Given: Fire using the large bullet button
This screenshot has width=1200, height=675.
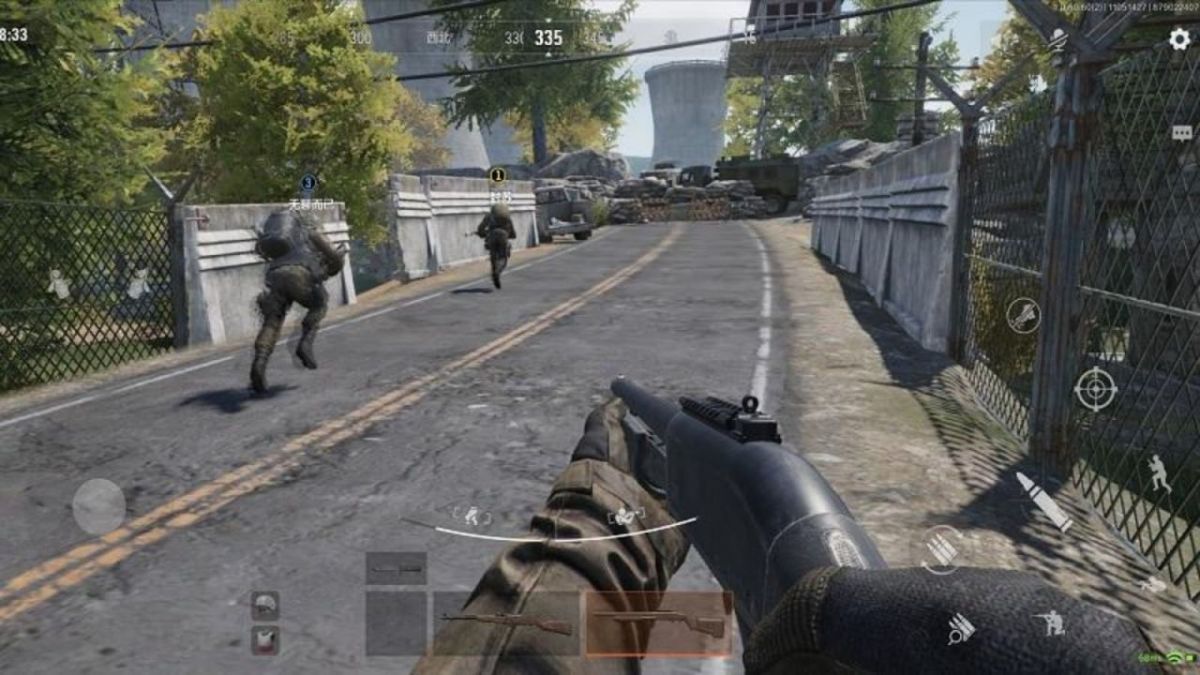Looking at the screenshot, I should tap(1043, 501).
